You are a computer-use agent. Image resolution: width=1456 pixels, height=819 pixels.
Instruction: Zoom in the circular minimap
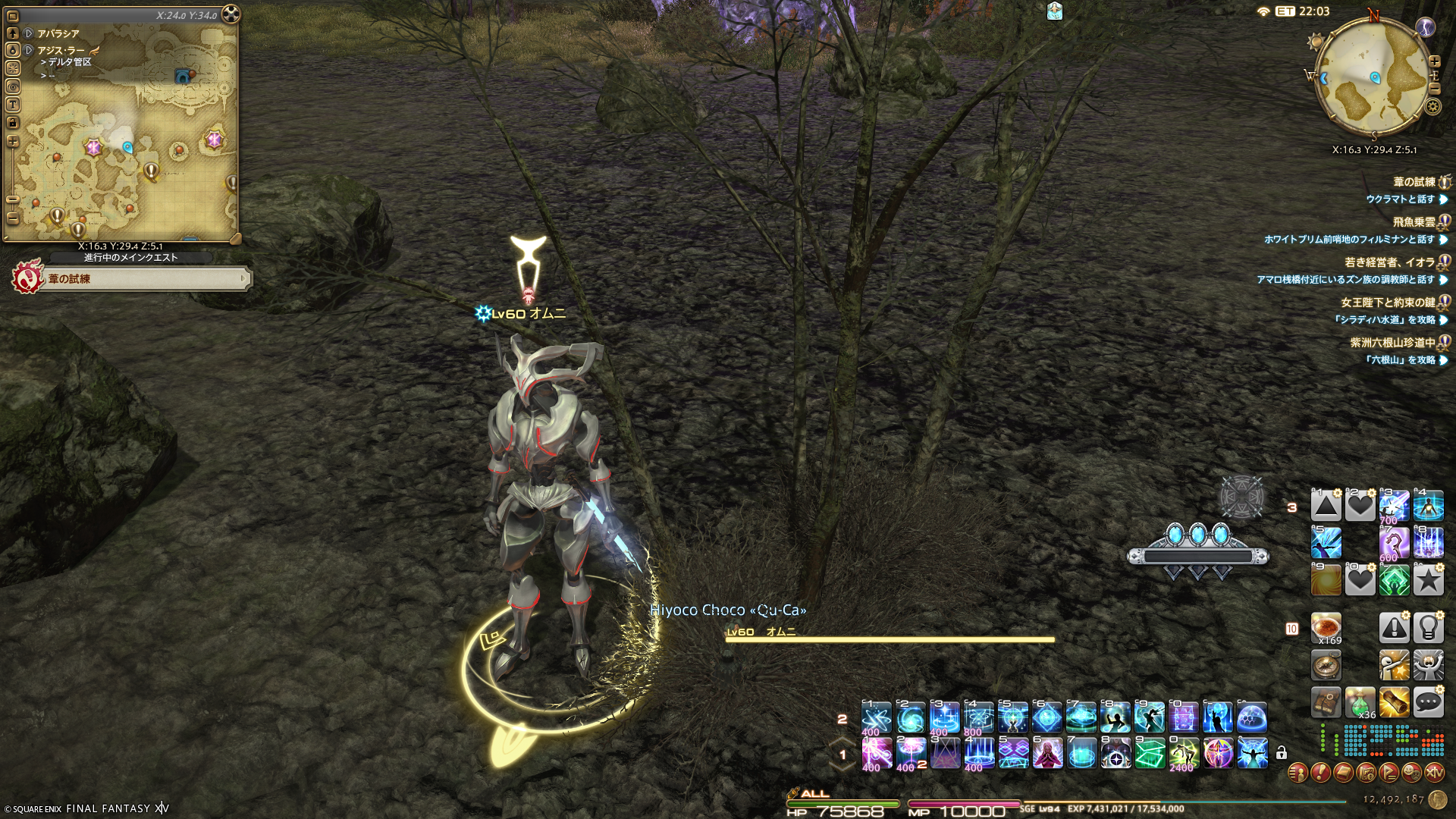coord(1435,61)
